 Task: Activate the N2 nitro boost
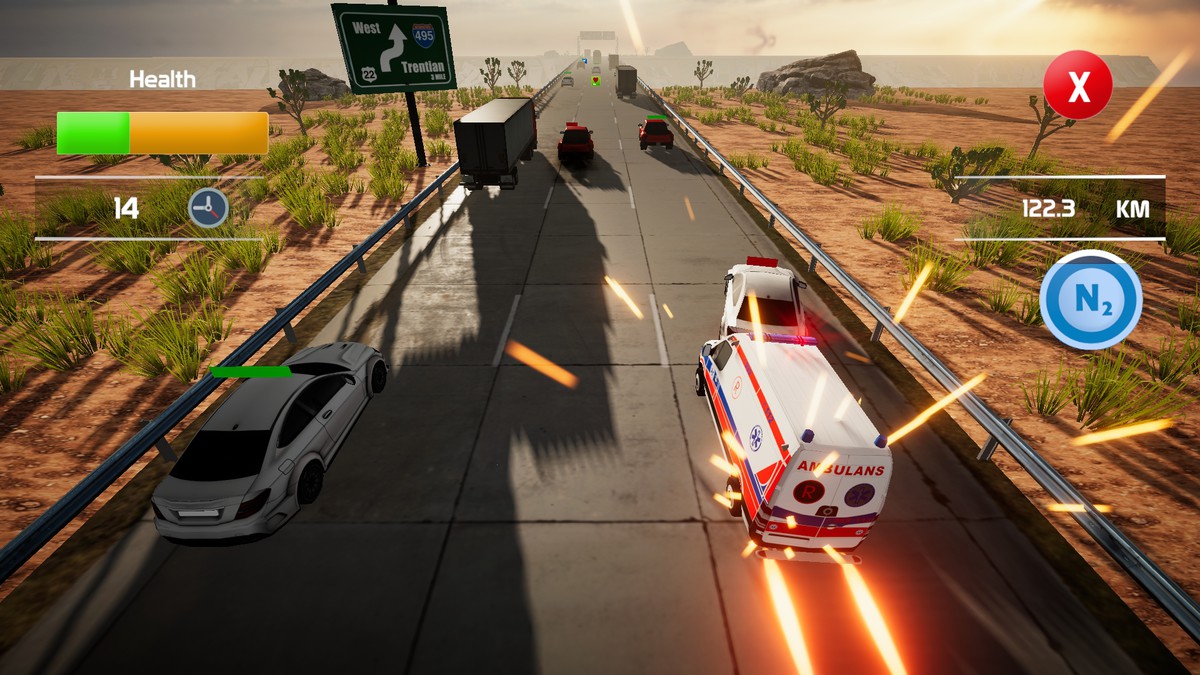pos(1090,300)
